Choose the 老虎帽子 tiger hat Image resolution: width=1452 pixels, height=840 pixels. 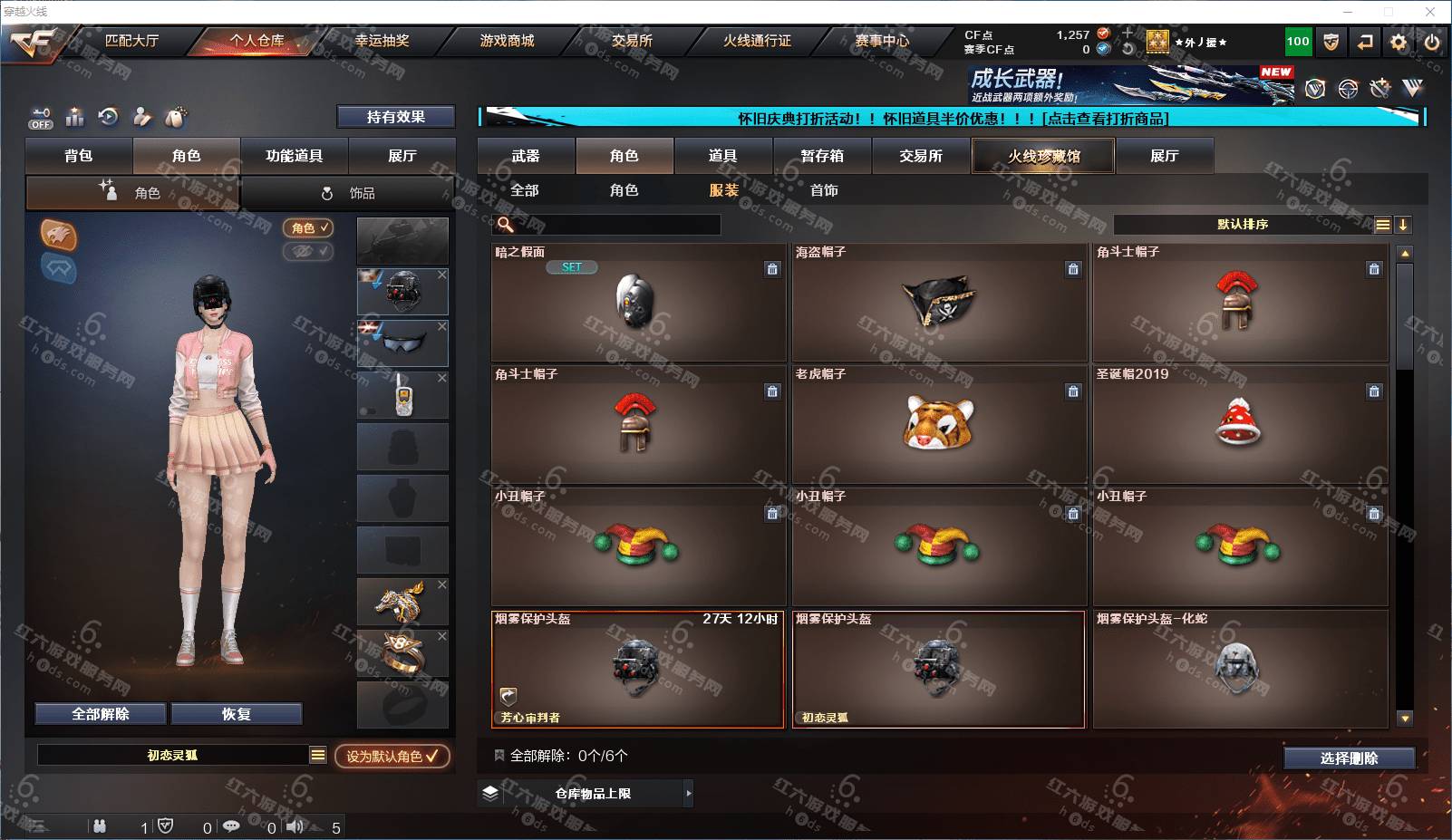pos(939,424)
